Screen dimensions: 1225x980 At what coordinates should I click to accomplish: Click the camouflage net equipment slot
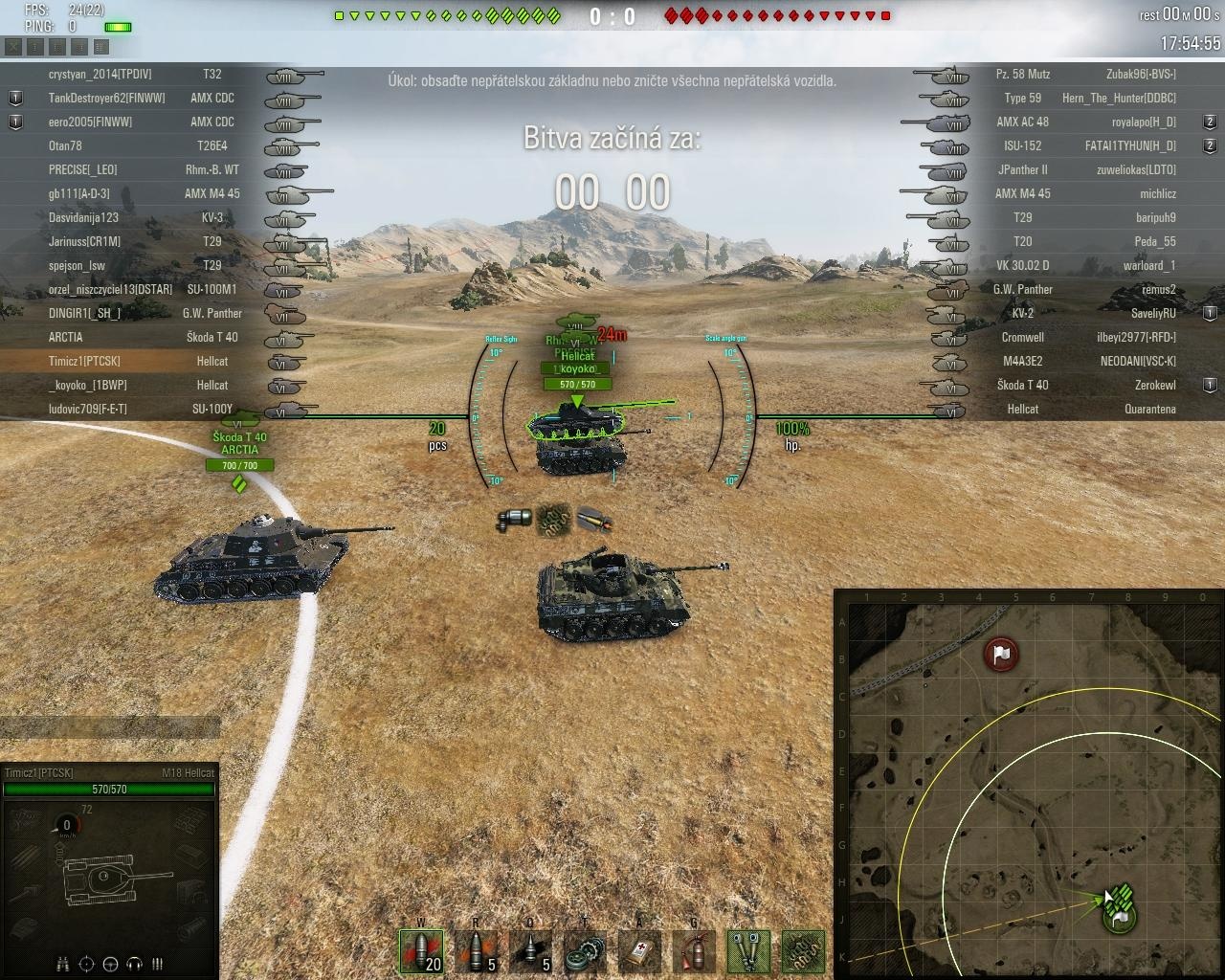(803, 950)
